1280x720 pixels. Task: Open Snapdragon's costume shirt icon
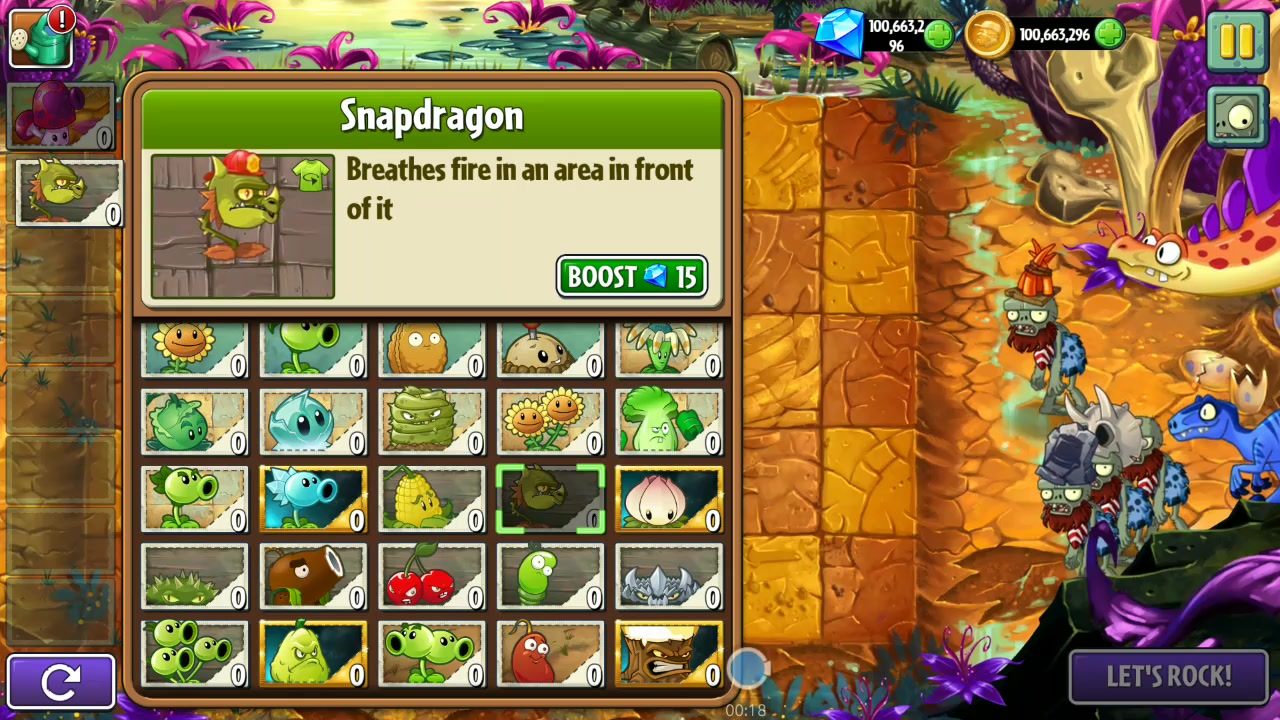[x=312, y=175]
